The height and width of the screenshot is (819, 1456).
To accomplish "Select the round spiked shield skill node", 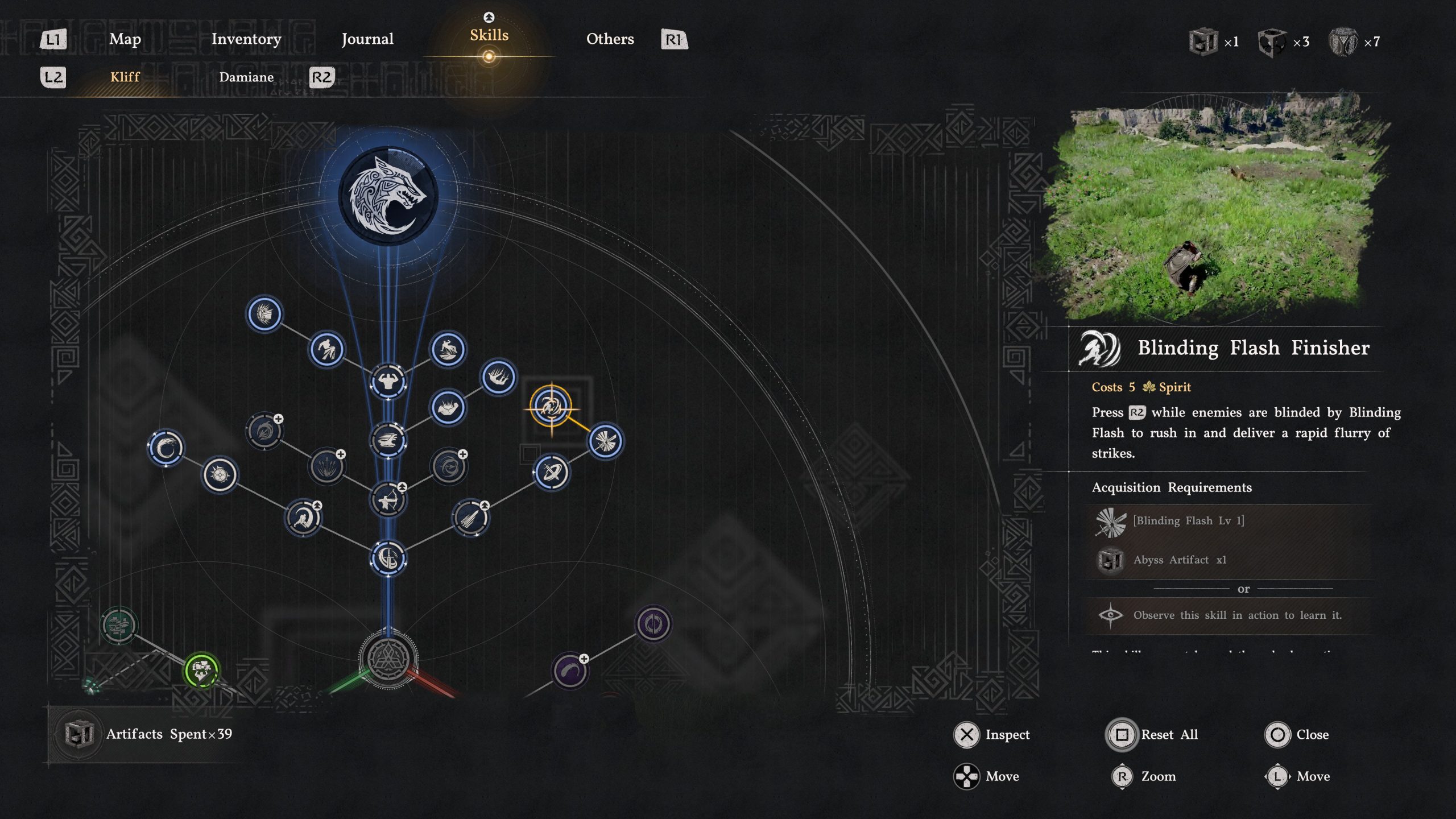I will coord(220,475).
